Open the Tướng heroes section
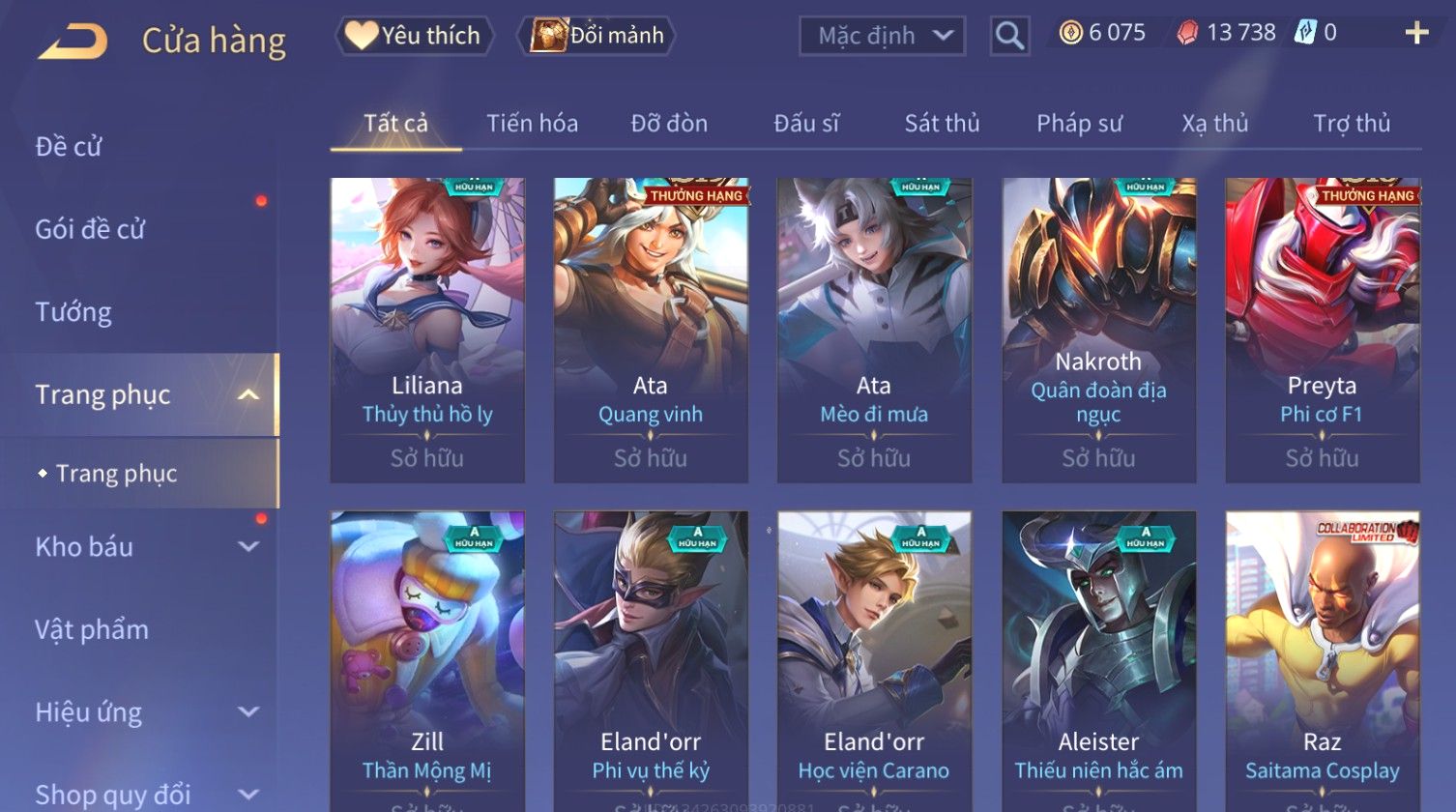Viewport: 1456px width, 812px height. click(x=73, y=312)
